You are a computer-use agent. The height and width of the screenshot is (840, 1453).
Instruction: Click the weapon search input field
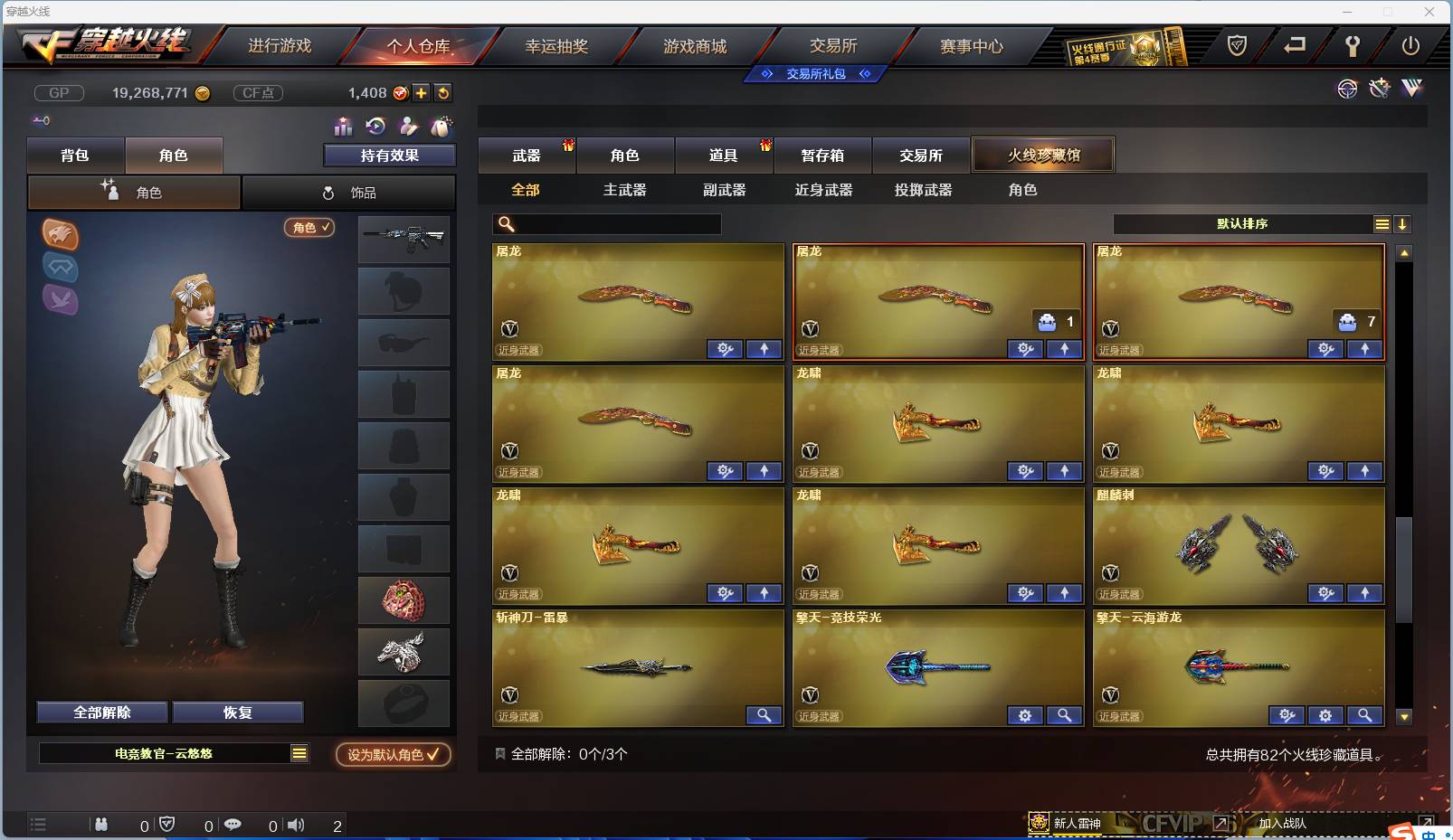click(606, 222)
